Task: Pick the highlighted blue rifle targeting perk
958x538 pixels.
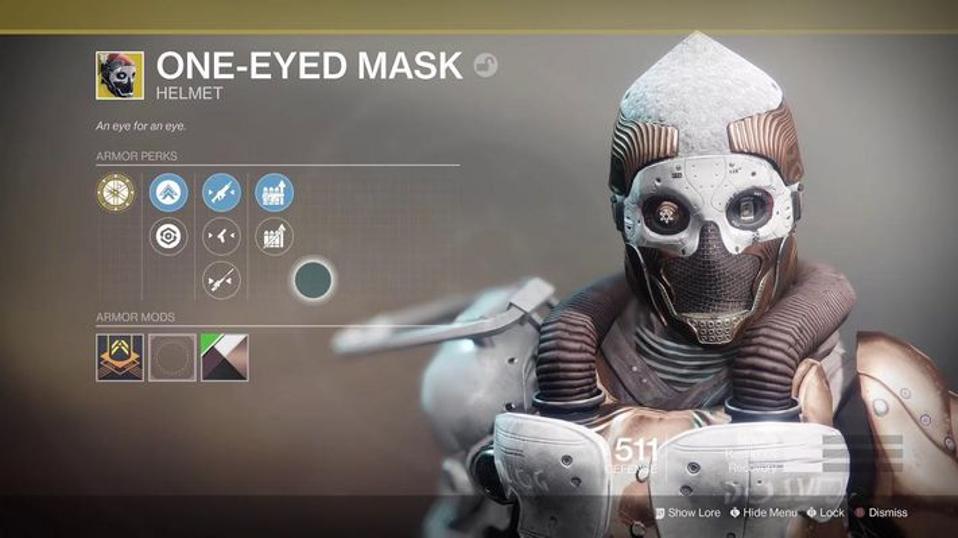Action: [x=221, y=192]
